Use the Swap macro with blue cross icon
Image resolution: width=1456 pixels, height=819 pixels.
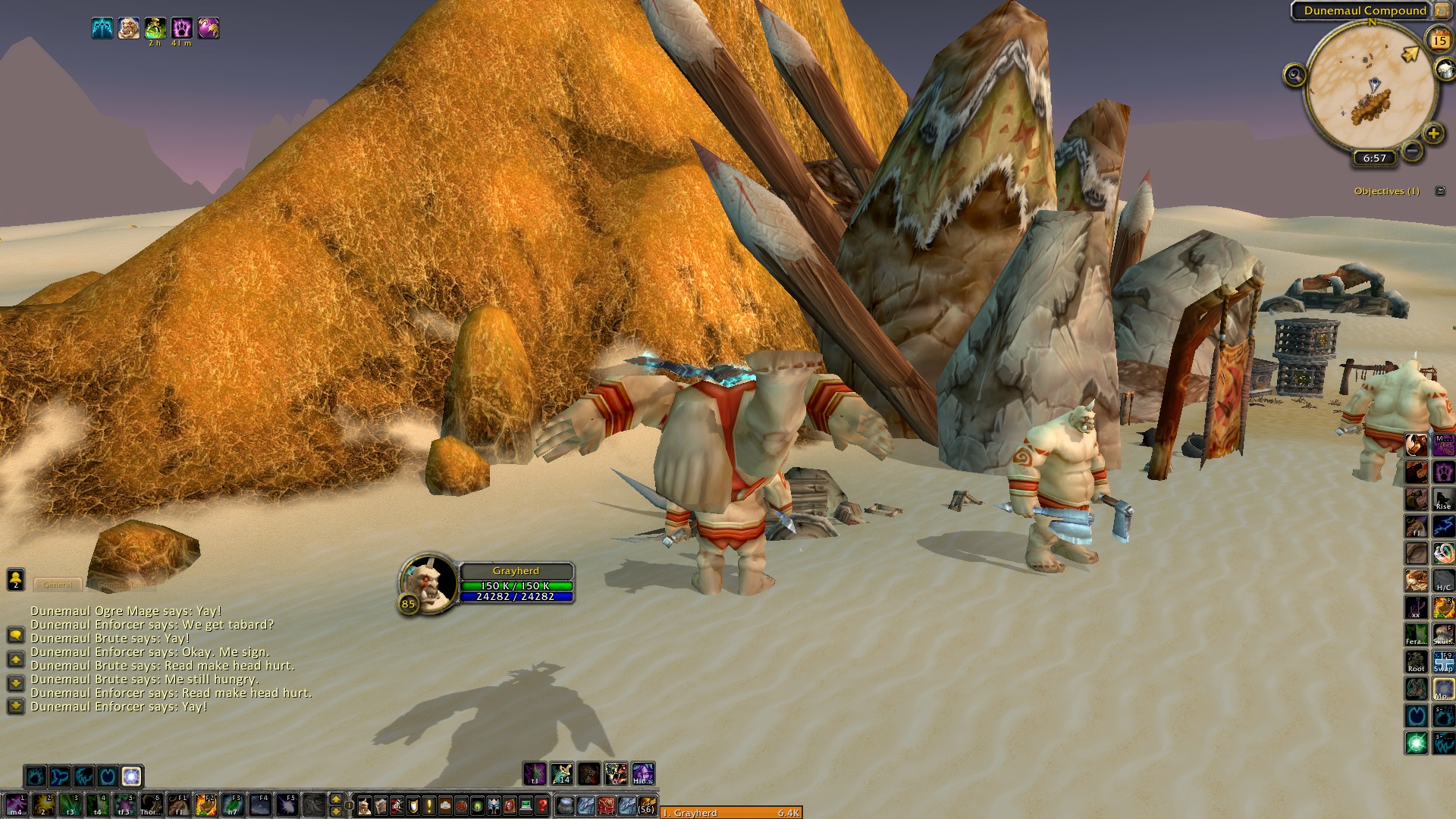pyautogui.click(x=1443, y=661)
